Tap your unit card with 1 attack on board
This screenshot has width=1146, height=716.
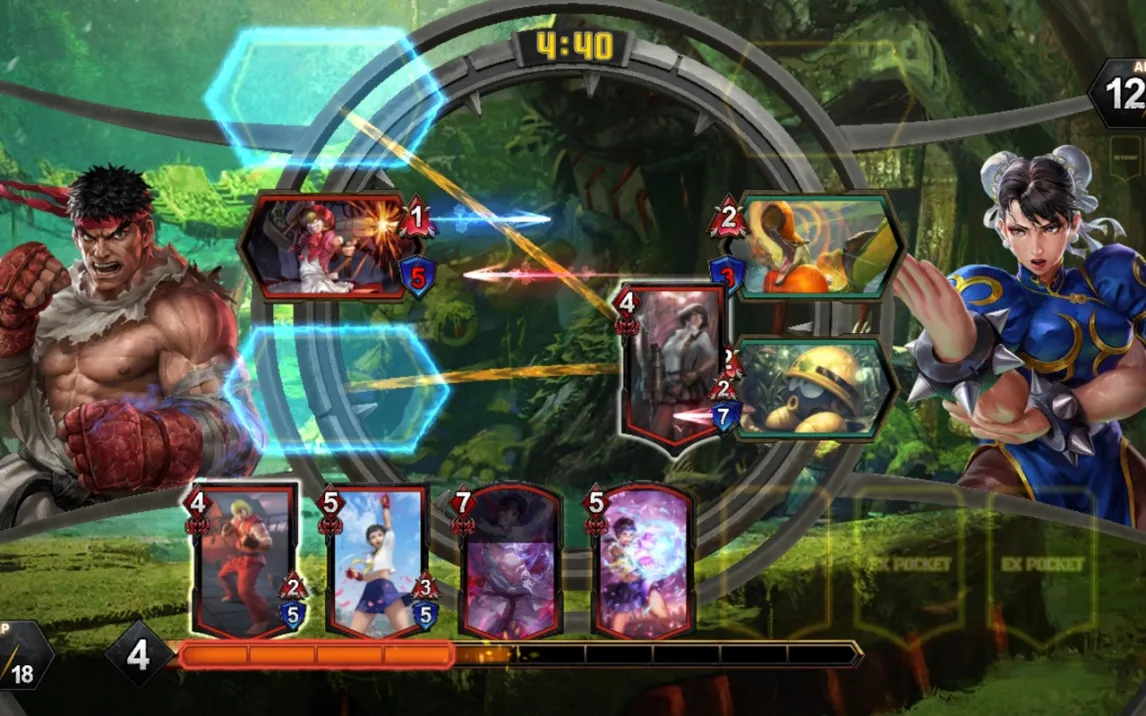pyautogui.click(x=328, y=247)
